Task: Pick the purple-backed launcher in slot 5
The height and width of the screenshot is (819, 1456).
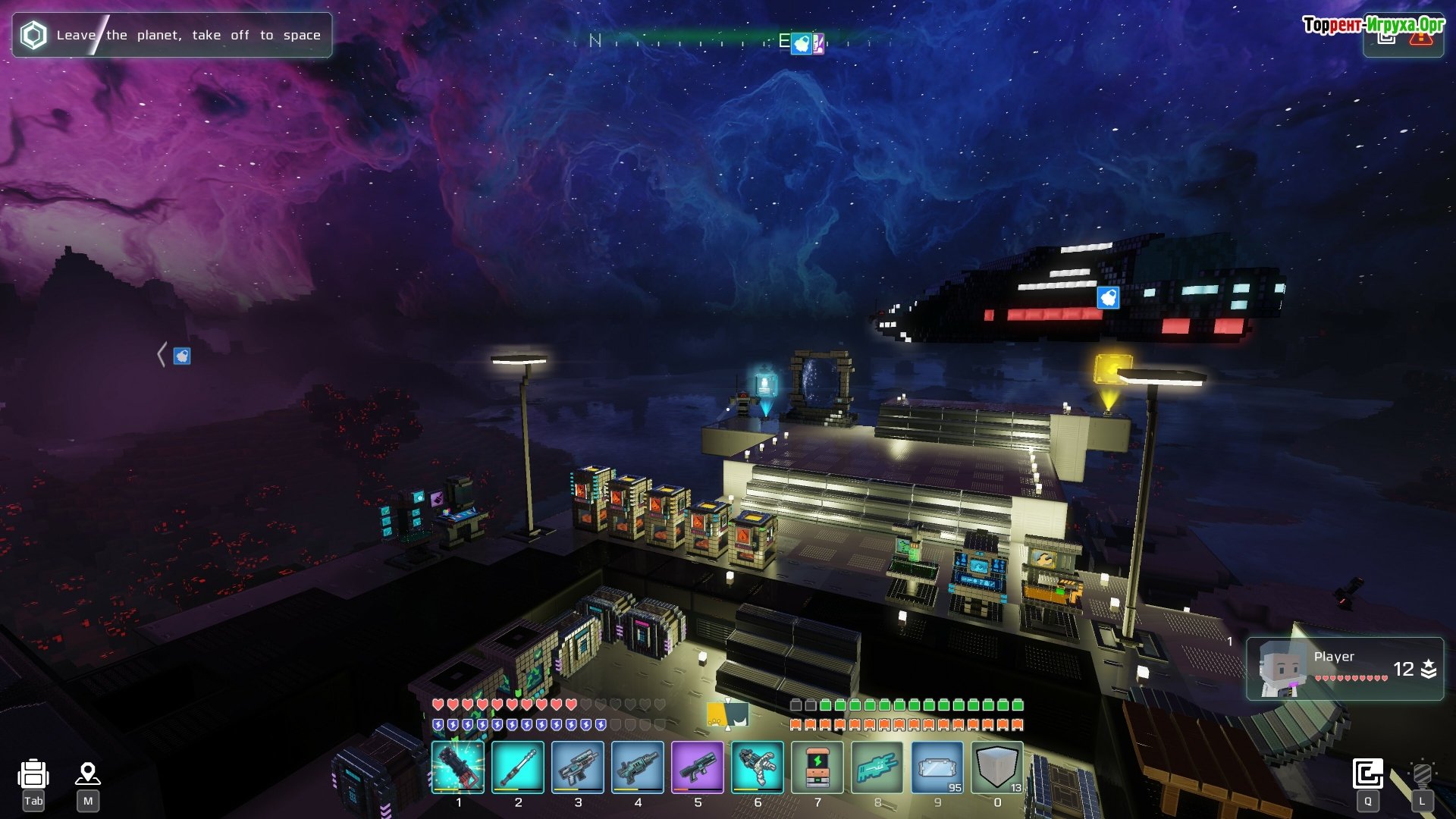Action: click(x=697, y=767)
